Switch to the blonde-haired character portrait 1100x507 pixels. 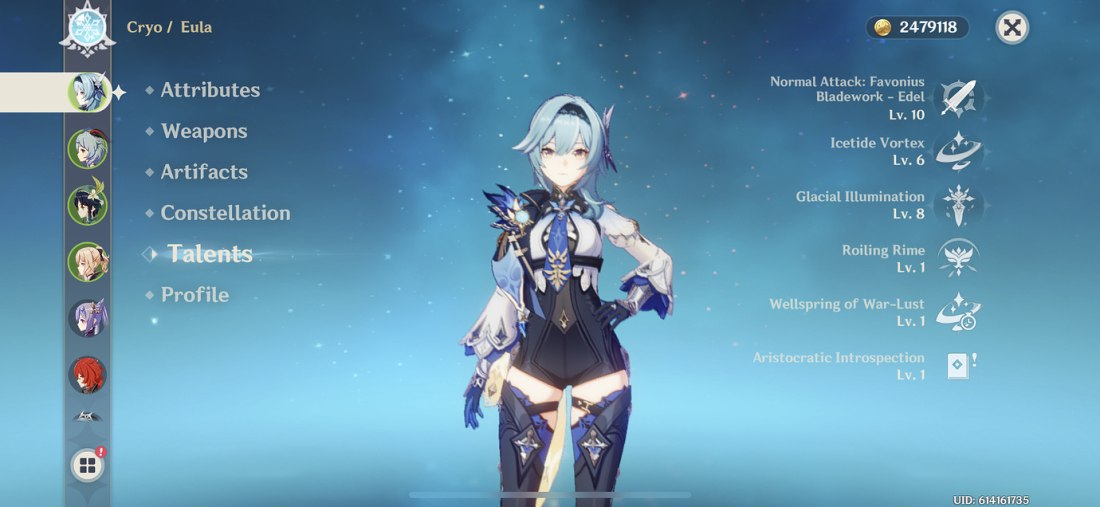tap(87, 262)
